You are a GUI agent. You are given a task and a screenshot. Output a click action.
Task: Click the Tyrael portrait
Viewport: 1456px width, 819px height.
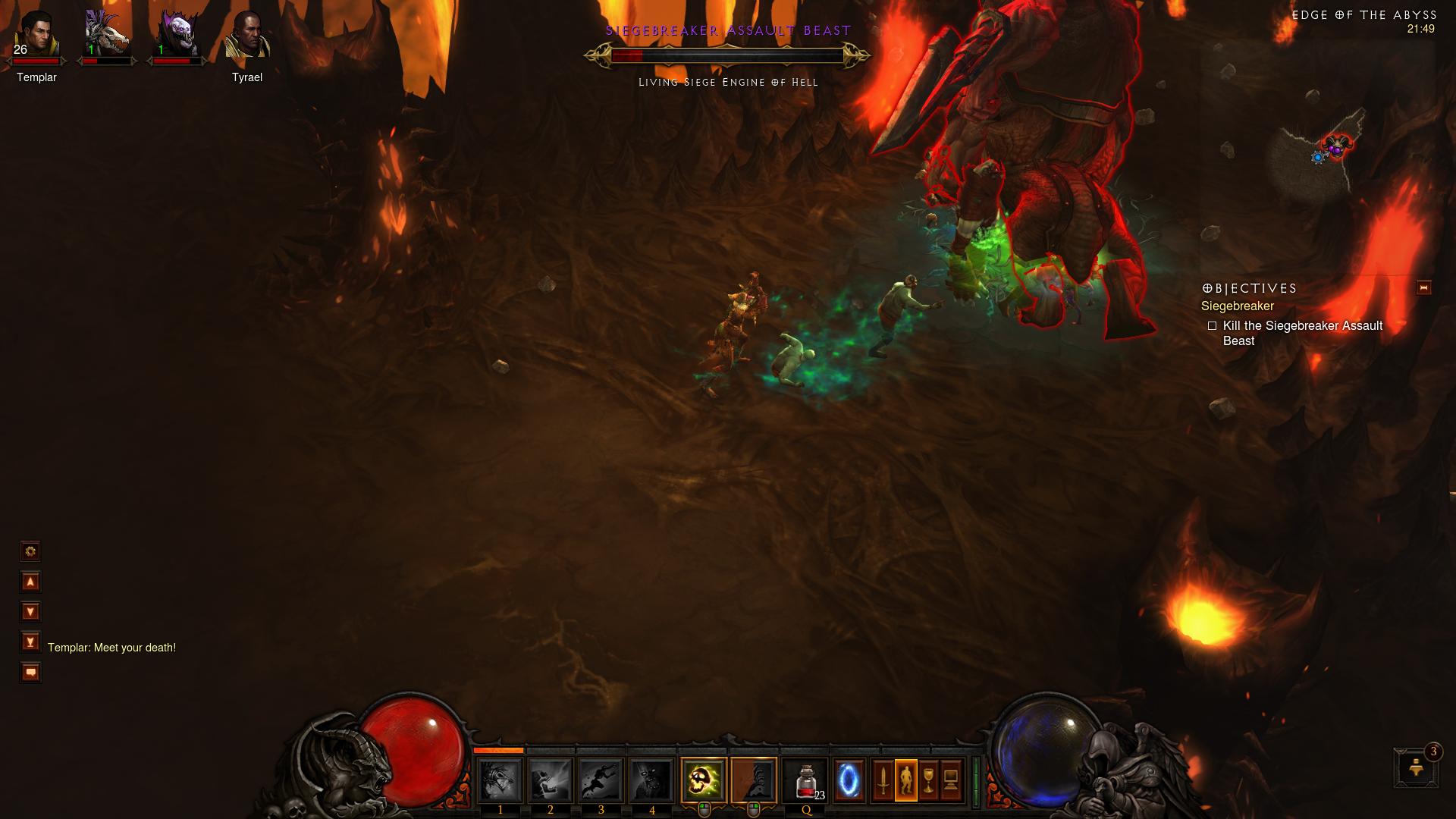(x=247, y=36)
